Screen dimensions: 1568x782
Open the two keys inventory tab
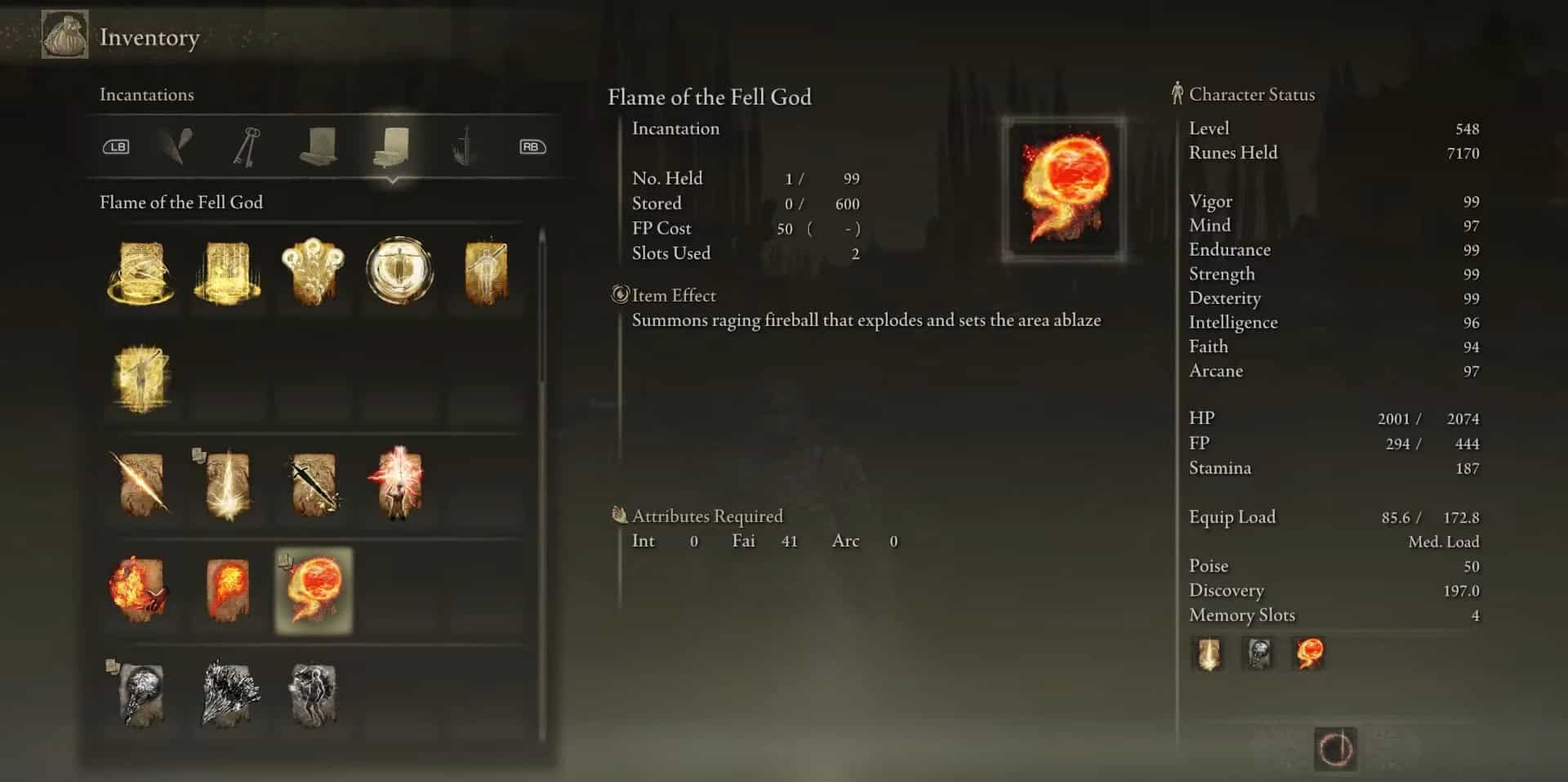coord(246,146)
